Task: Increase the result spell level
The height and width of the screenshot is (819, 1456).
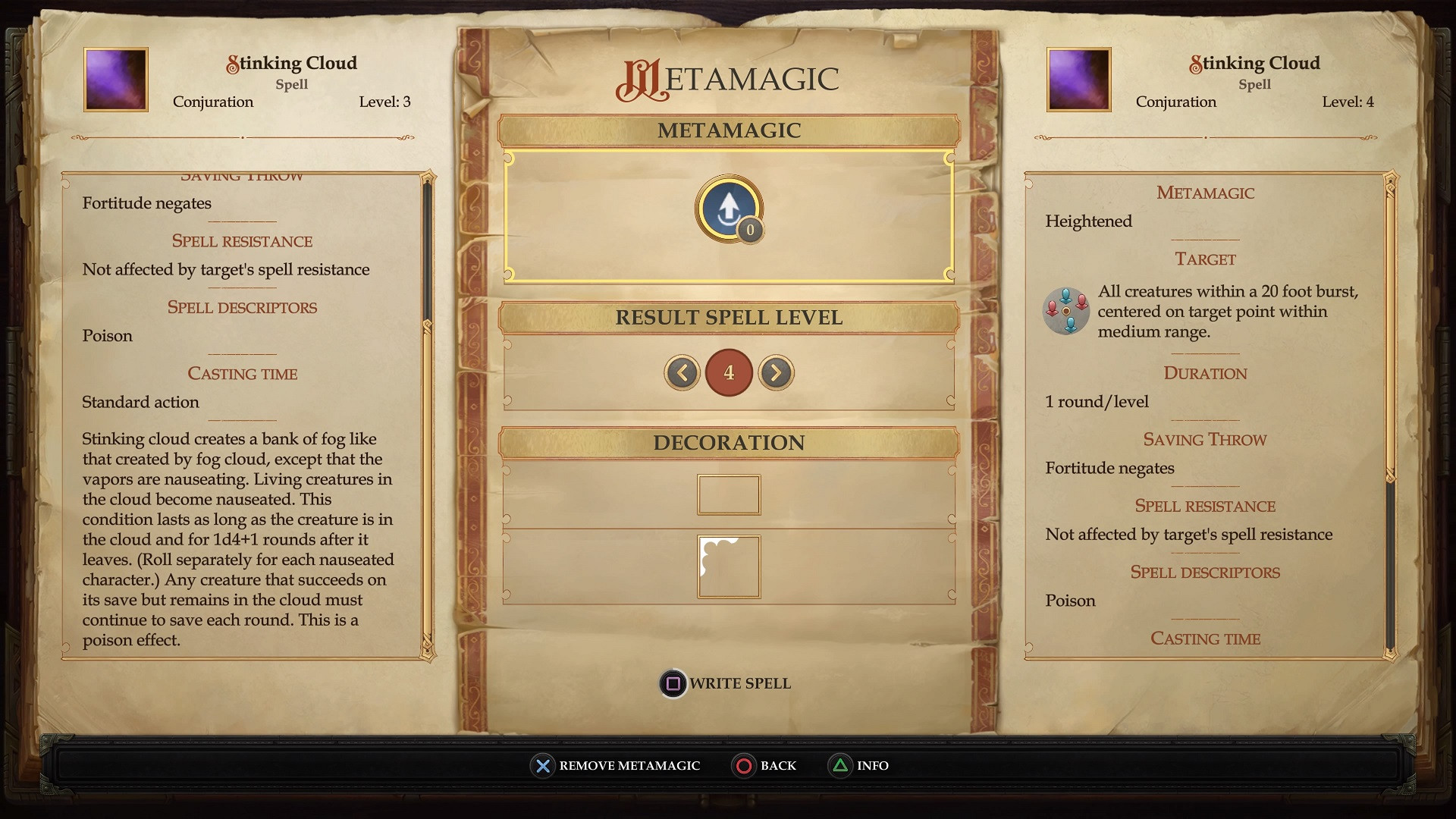Action: pyautogui.click(x=776, y=372)
